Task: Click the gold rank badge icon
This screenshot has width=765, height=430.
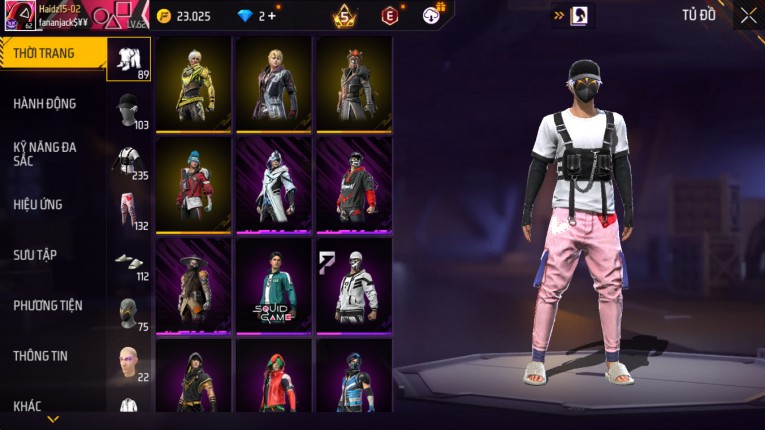Action: 344,15
